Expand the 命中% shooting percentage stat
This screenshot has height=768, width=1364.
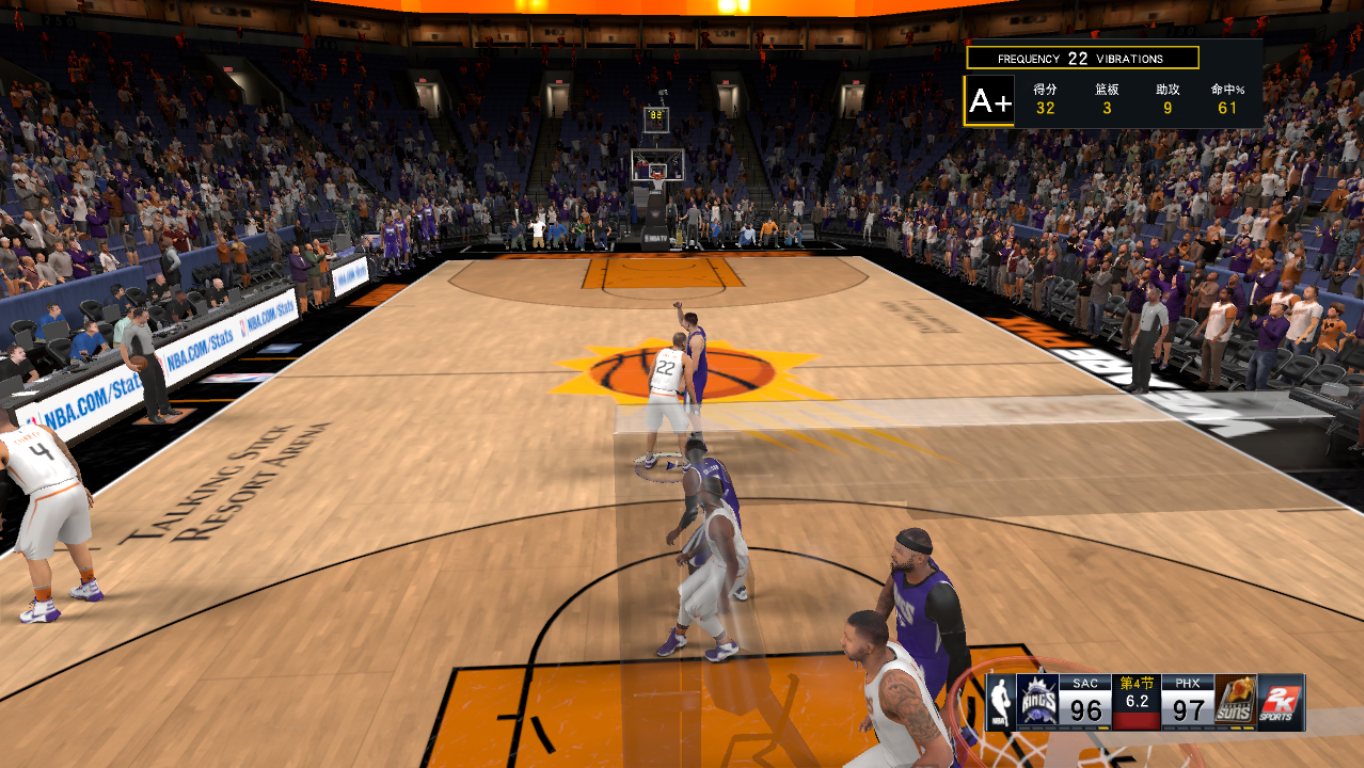click(x=1226, y=98)
